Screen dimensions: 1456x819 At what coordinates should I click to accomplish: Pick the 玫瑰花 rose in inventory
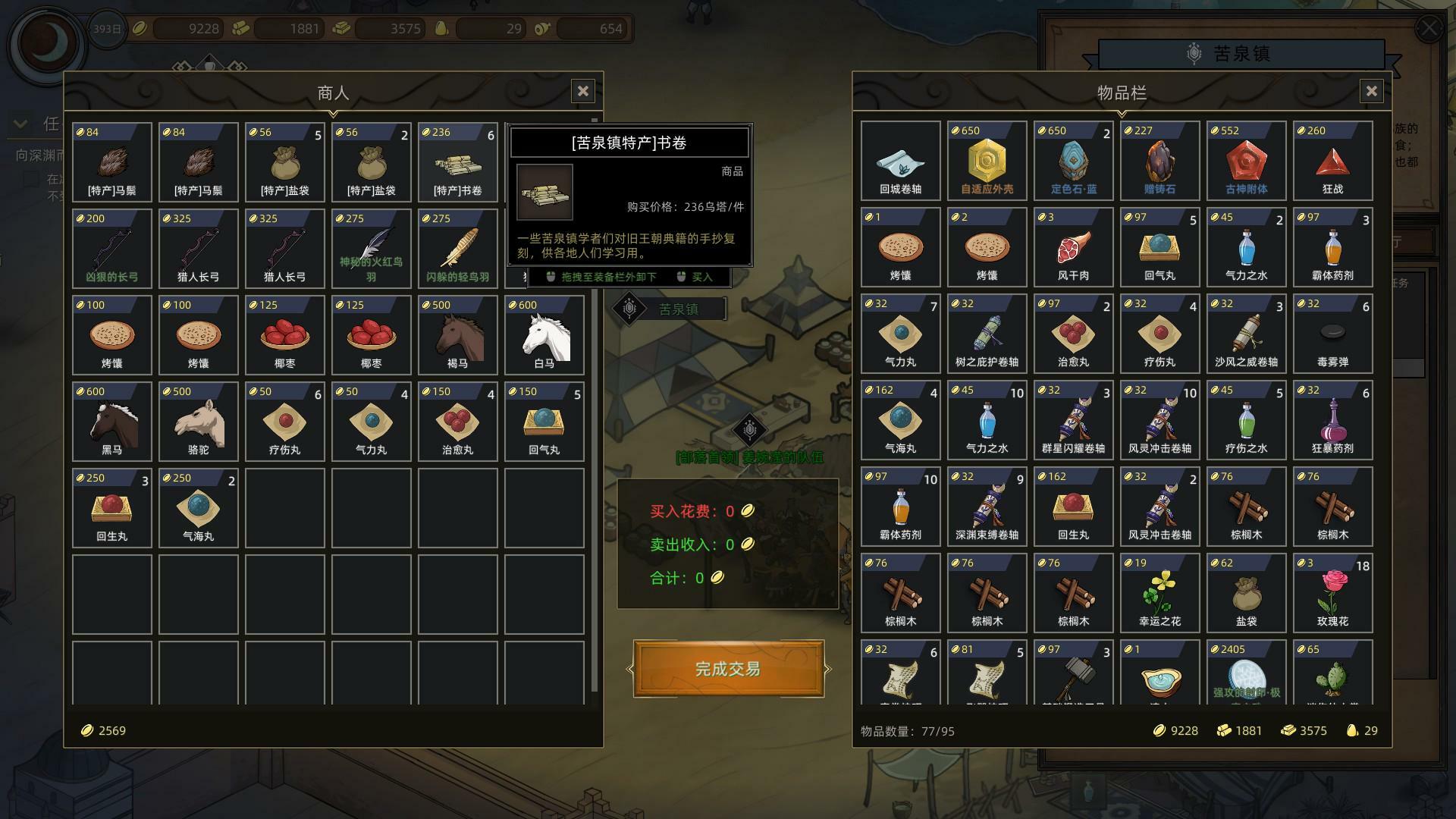(x=1332, y=593)
